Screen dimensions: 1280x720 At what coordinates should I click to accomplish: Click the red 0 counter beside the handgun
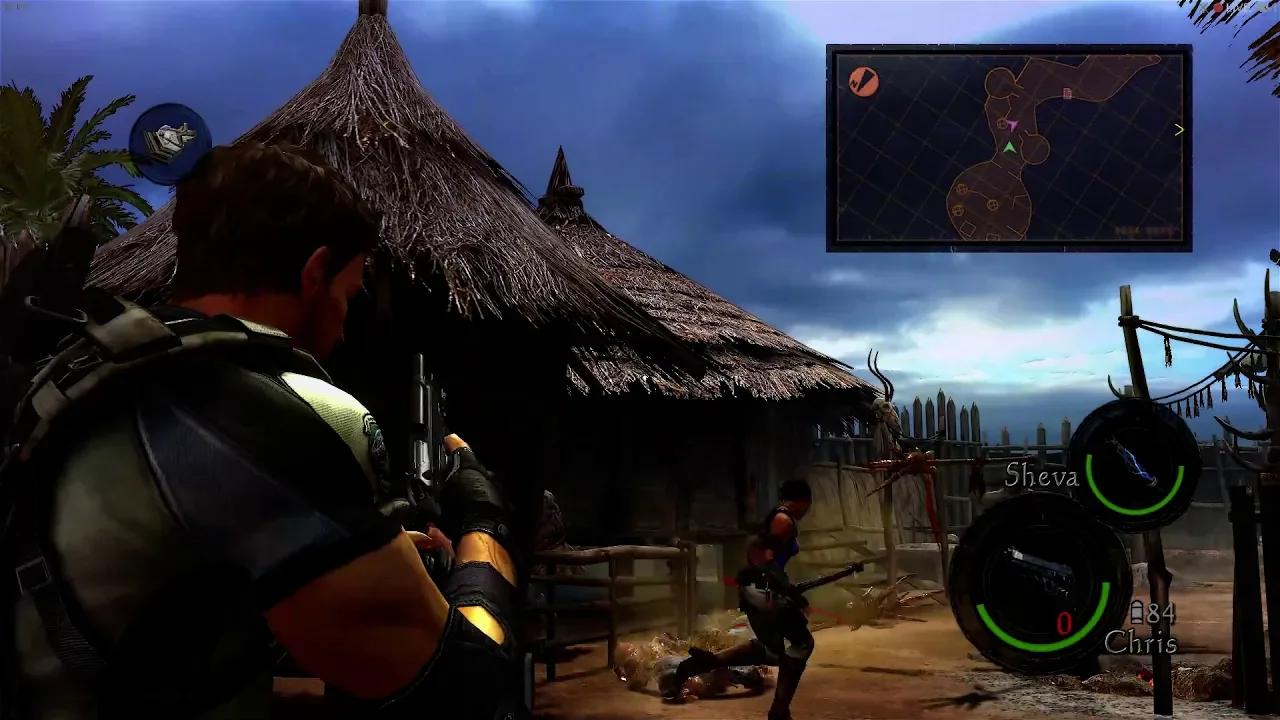tap(1064, 622)
